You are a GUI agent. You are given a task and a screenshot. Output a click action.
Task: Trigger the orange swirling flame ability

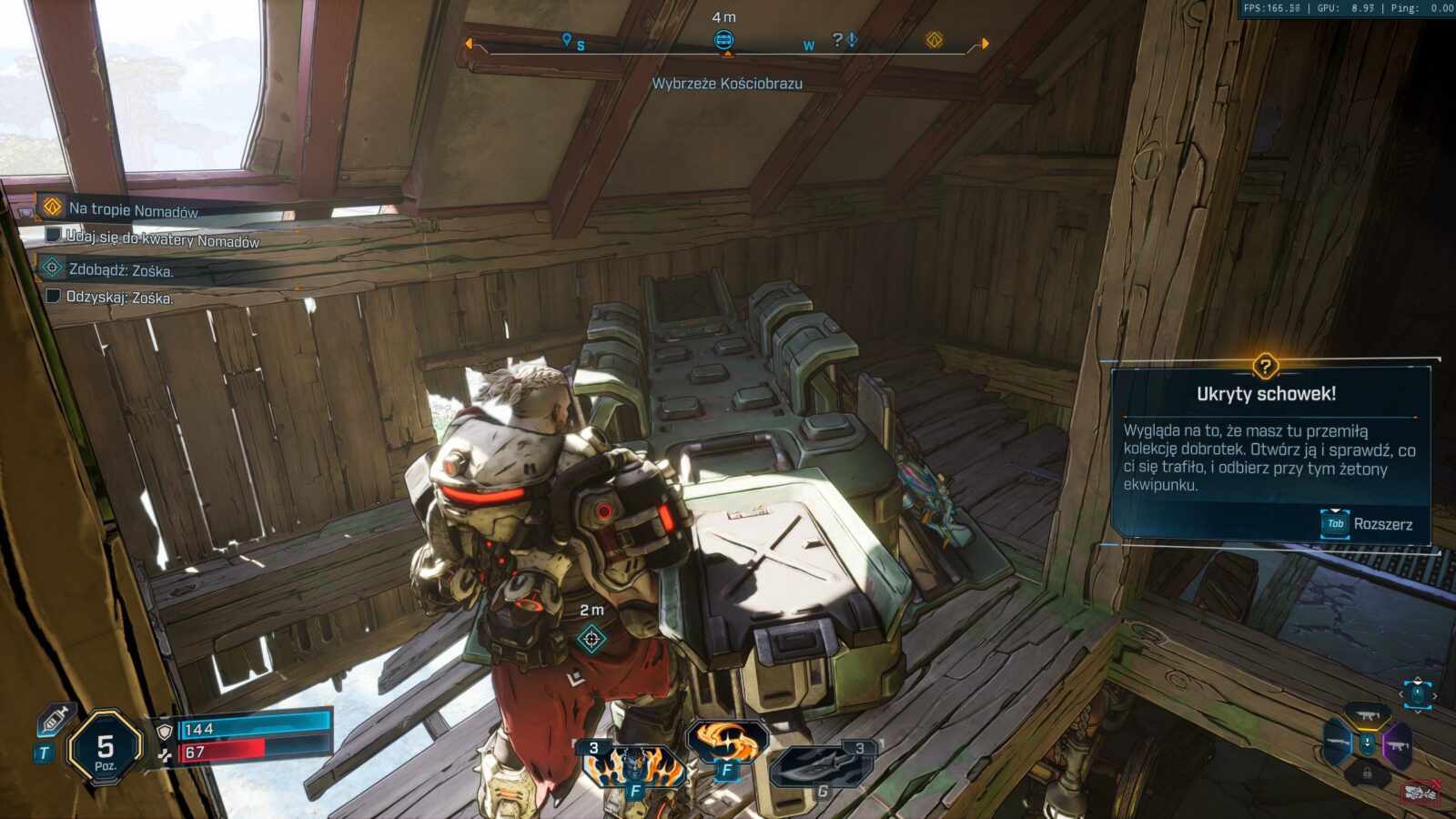coord(727,743)
